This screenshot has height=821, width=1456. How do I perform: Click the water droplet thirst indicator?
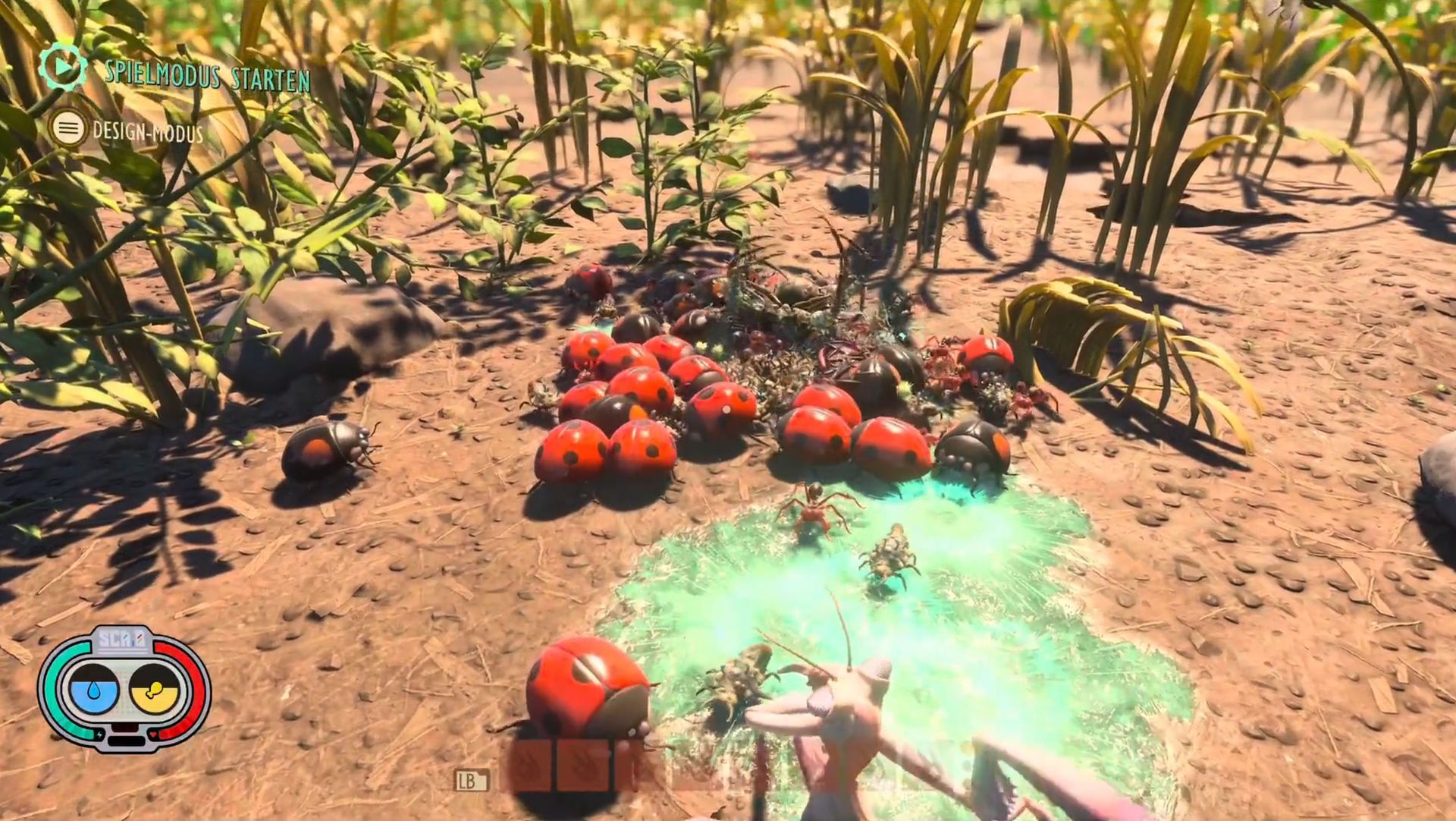93,690
